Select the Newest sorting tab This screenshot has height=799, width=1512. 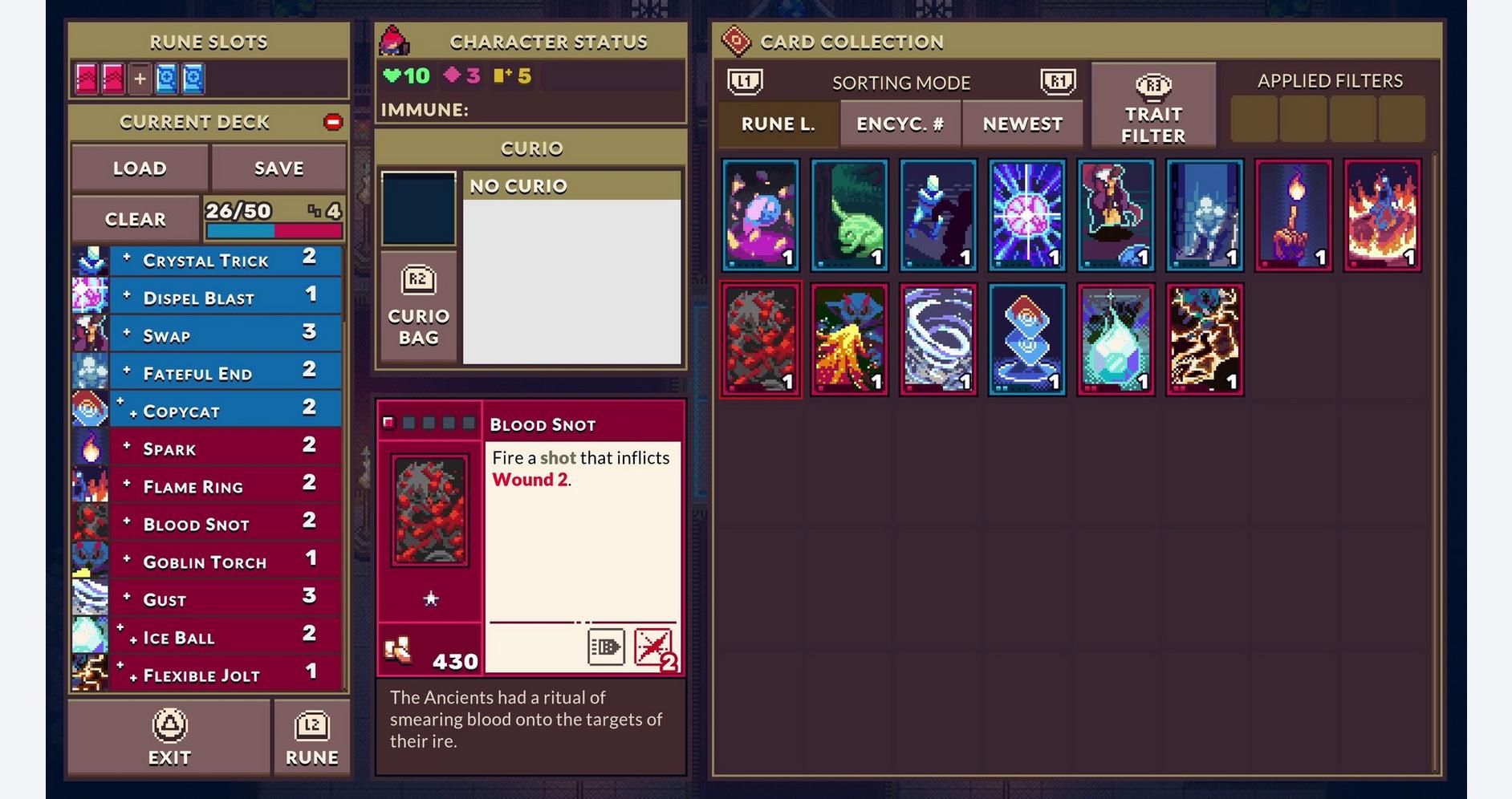(x=1022, y=124)
